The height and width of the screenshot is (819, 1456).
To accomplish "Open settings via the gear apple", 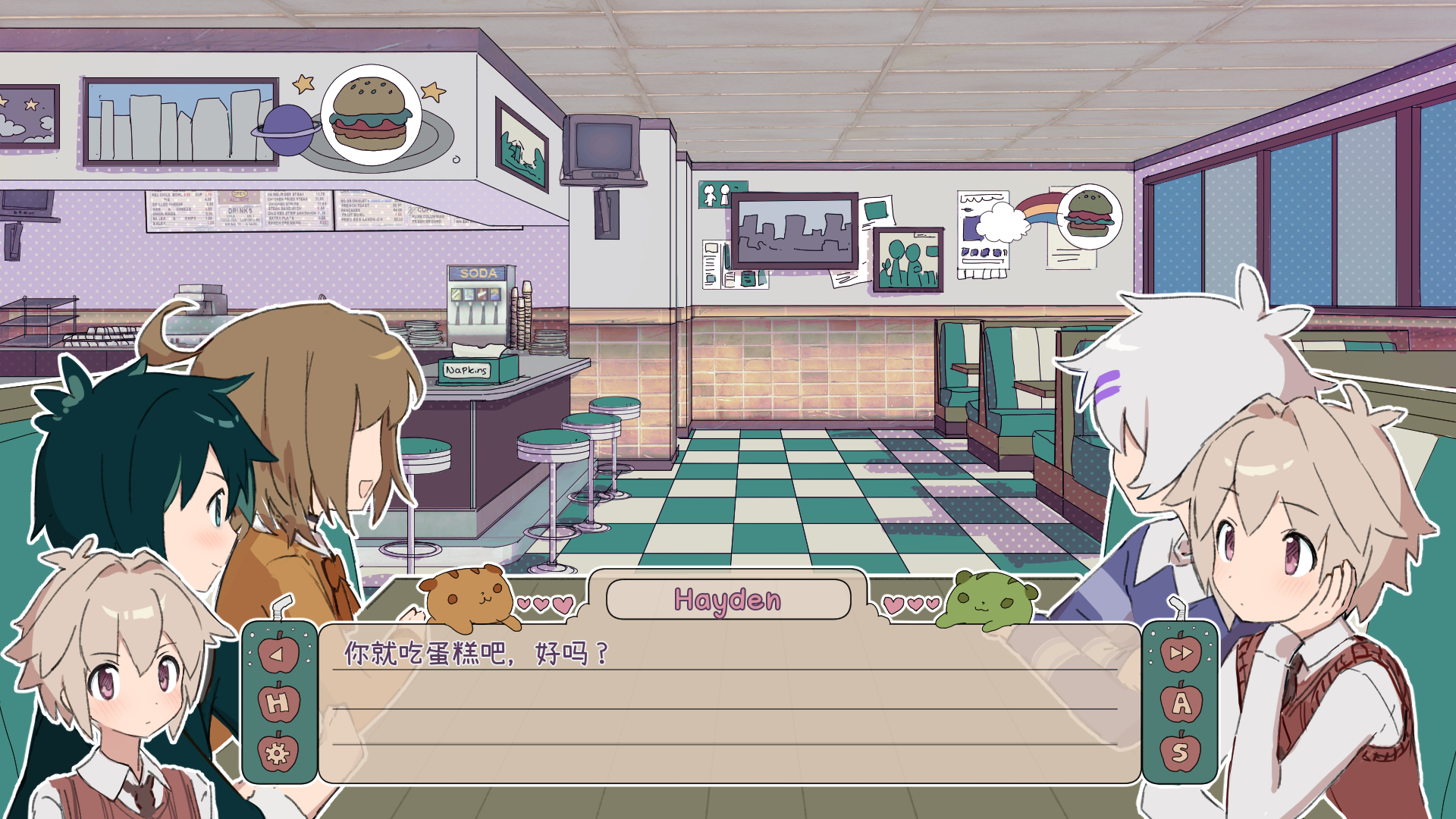I will pyautogui.click(x=278, y=752).
